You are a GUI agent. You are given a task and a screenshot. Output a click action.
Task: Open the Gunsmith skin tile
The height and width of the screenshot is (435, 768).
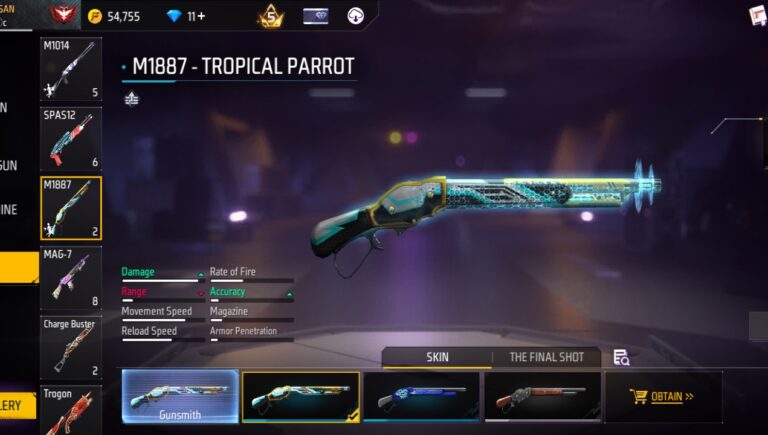[x=180, y=396]
